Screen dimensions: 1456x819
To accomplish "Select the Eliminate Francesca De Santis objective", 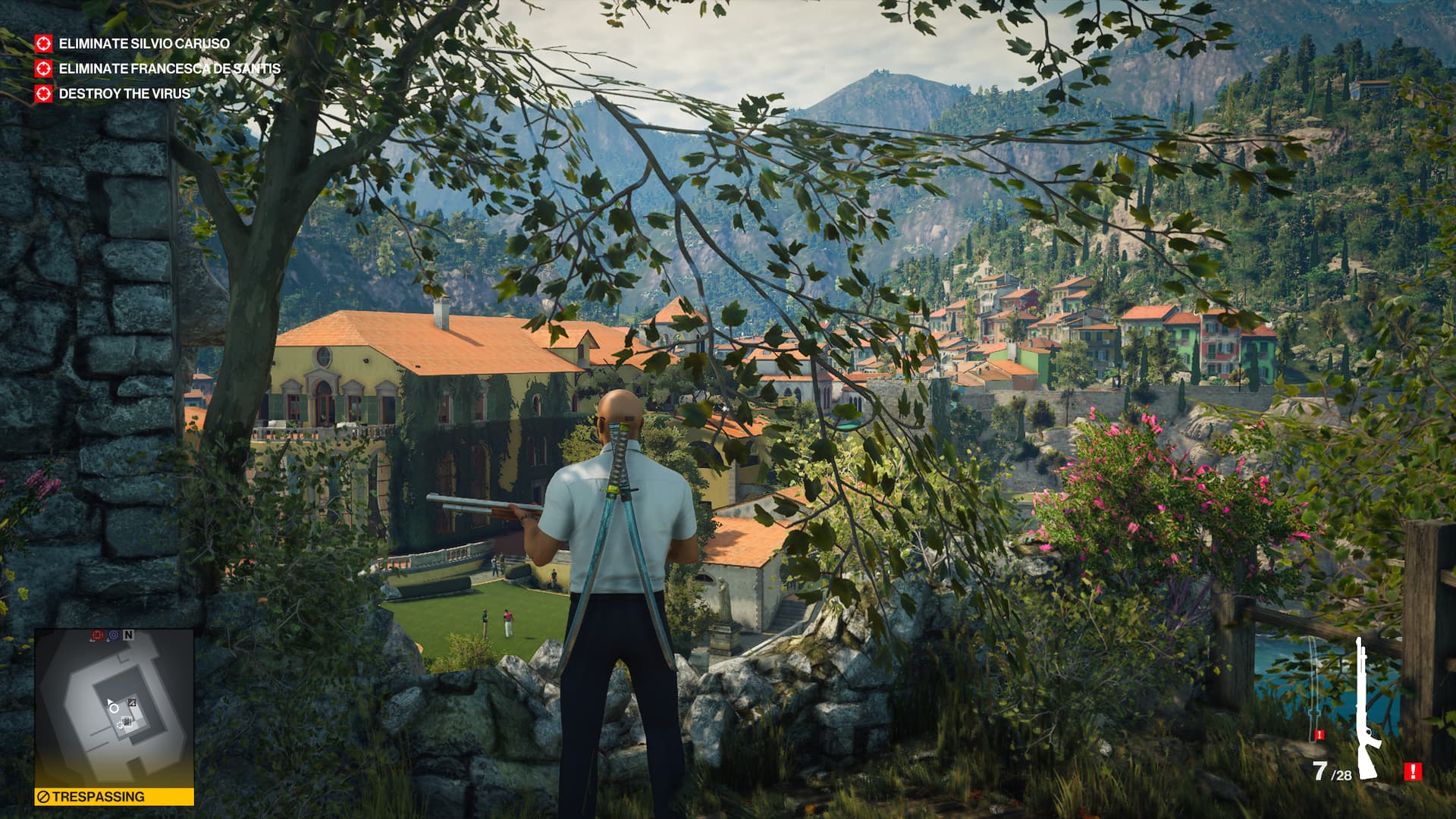I will point(169,69).
